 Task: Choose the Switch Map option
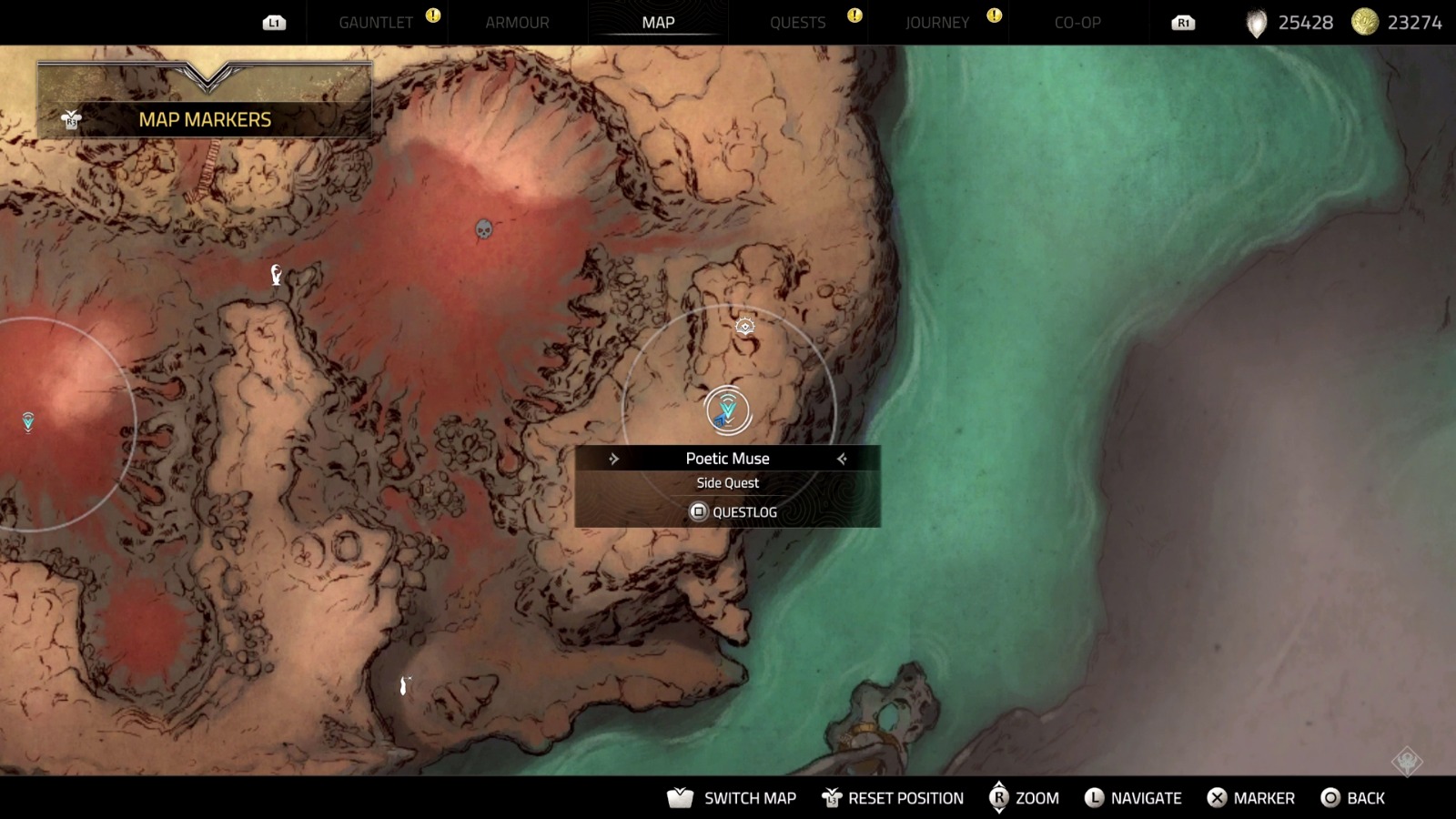click(733, 798)
